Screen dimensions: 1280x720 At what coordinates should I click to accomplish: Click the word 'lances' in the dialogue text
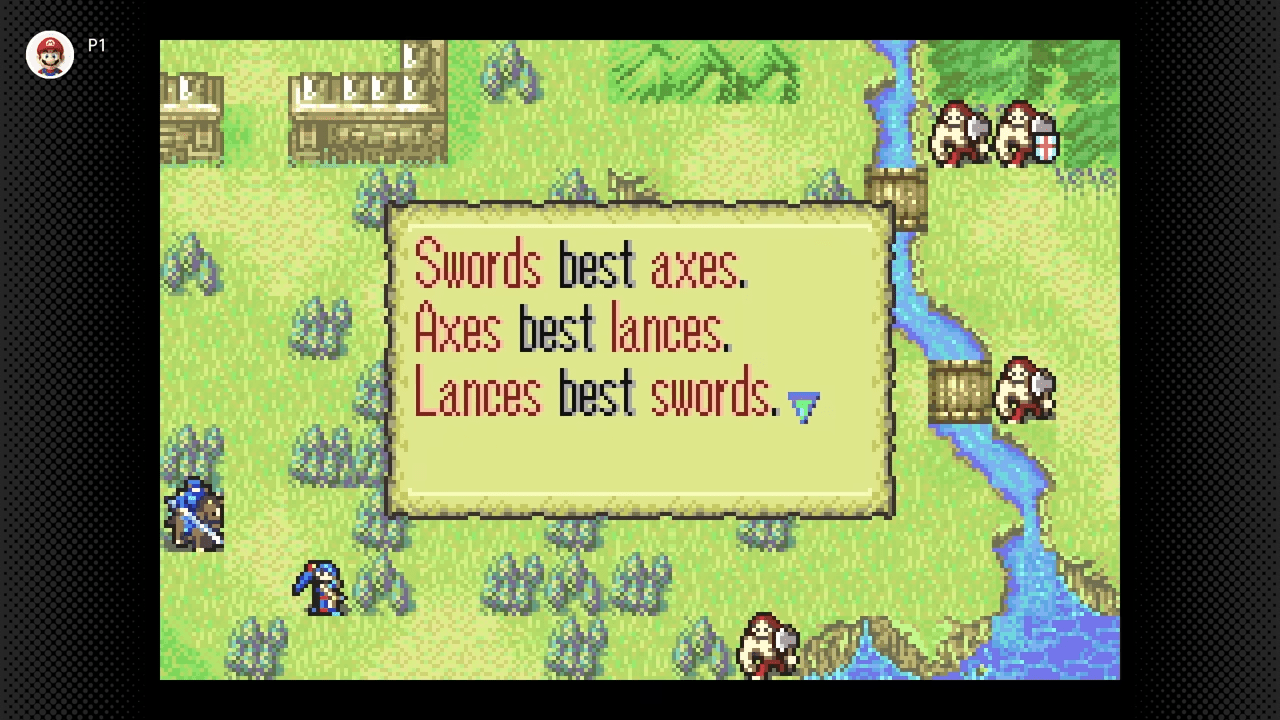(x=665, y=328)
